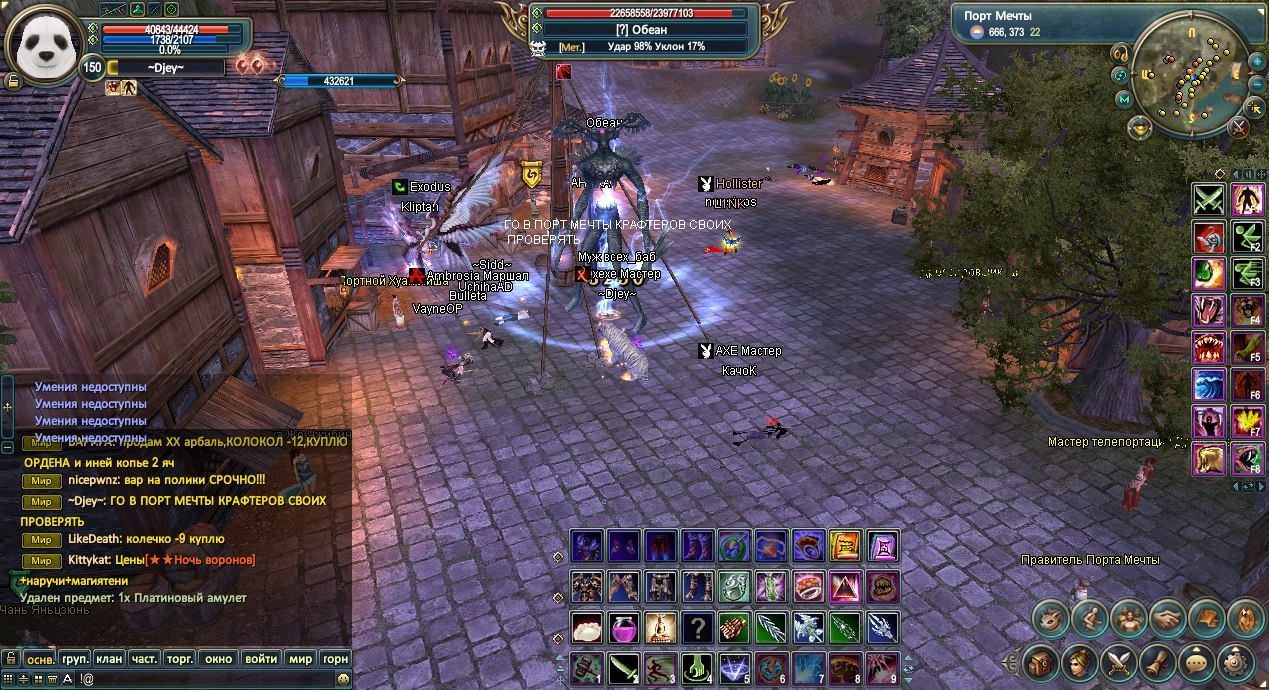1269x690 pixels.
Task: Toggle the chat padlock button
Action: click(x=11, y=659)
